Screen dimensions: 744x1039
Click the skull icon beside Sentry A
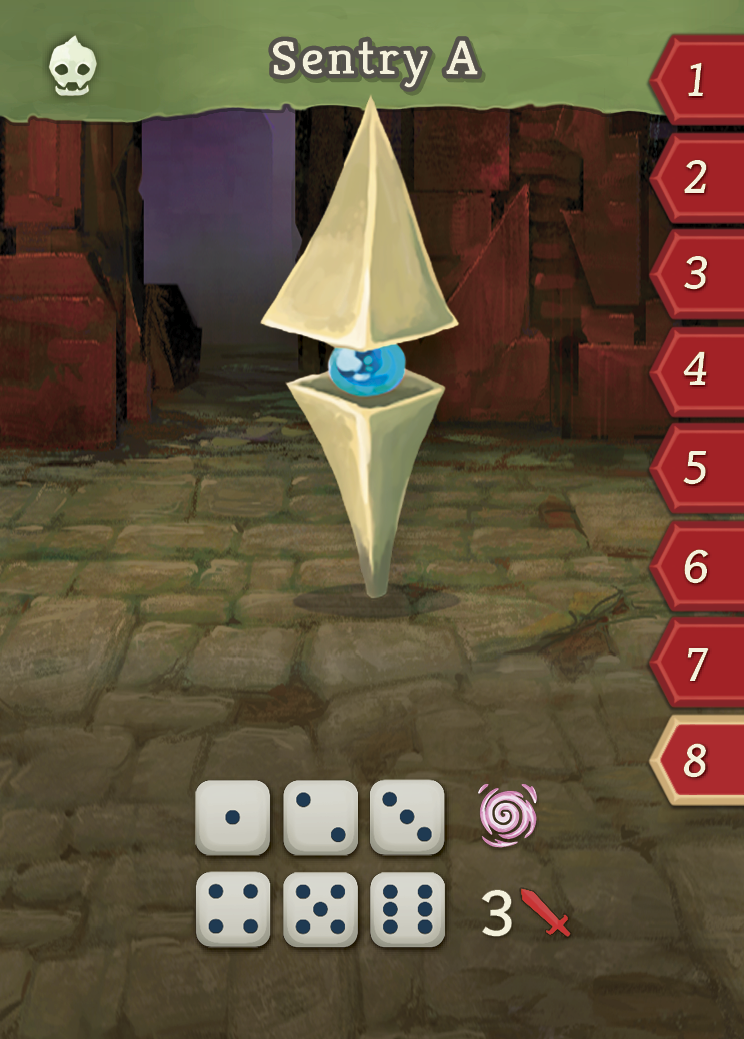pyautogui.click(x=73, y=64)
